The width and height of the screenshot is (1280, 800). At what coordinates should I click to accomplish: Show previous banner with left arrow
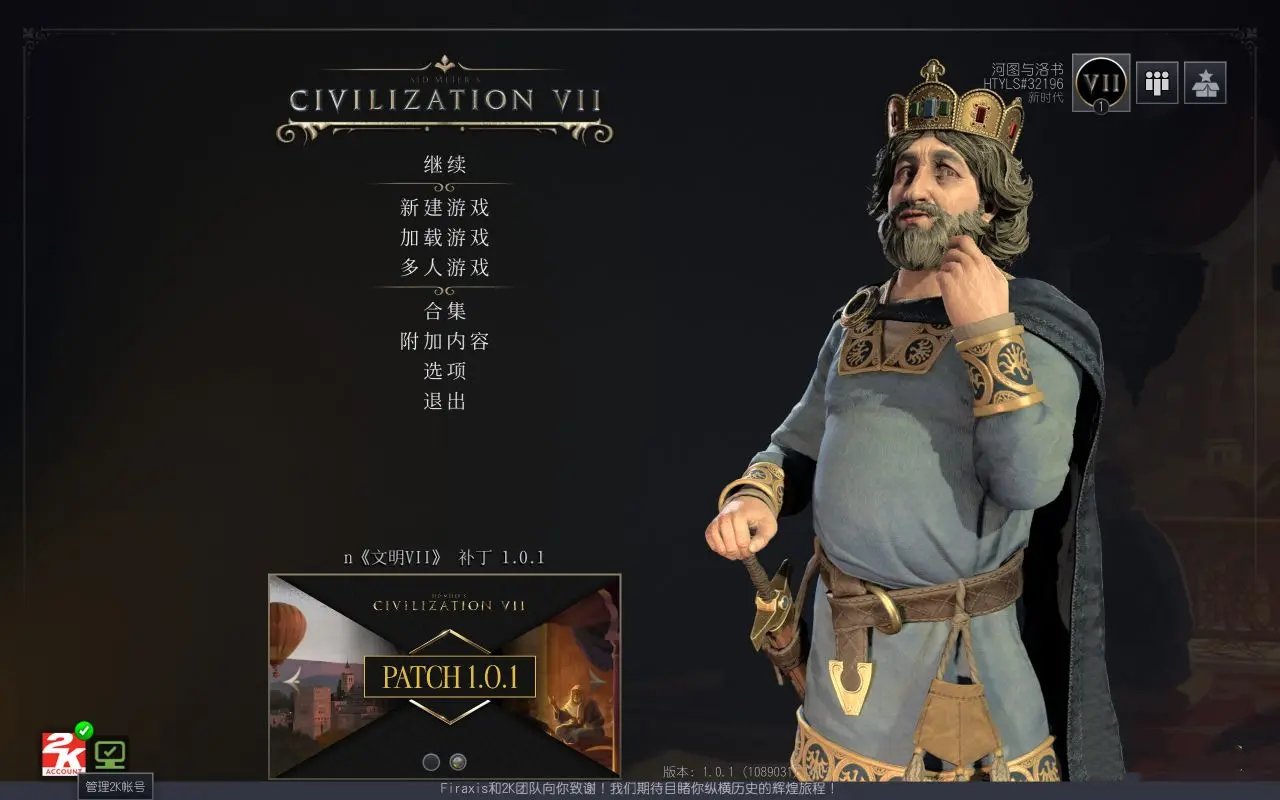coord(292,677)
